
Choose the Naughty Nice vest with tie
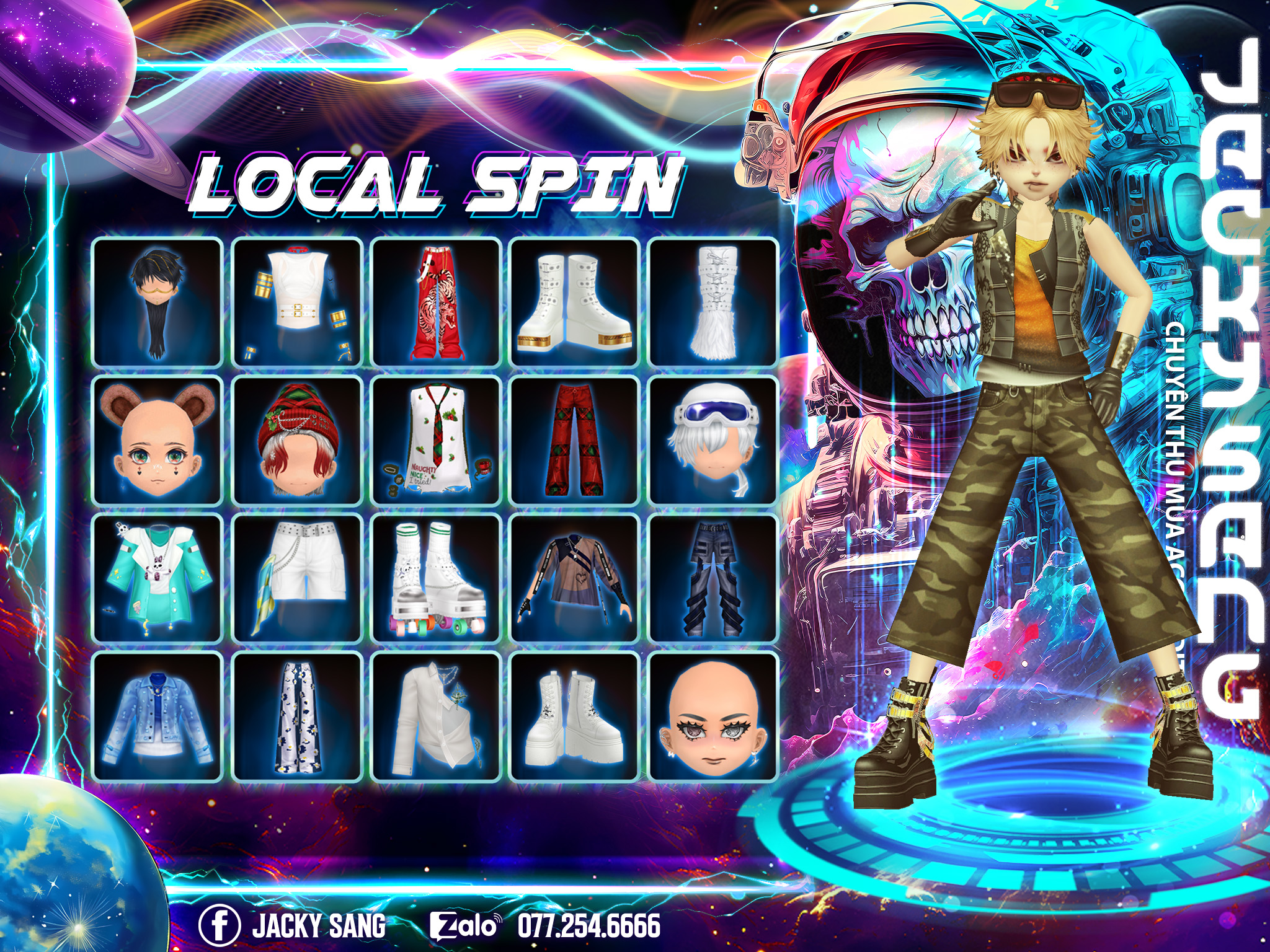(436, 441)
